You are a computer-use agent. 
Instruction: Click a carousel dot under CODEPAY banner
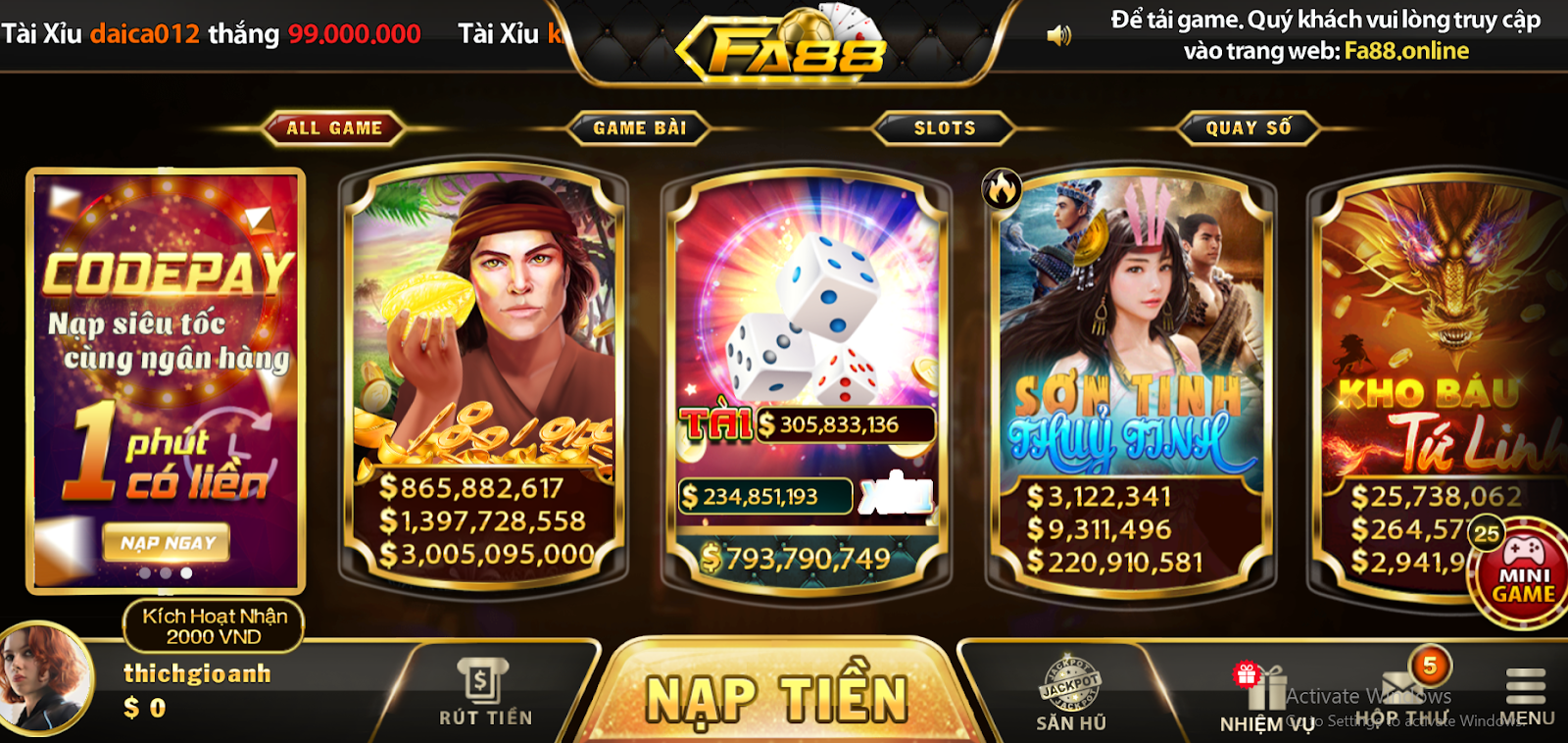pos(165,575)
